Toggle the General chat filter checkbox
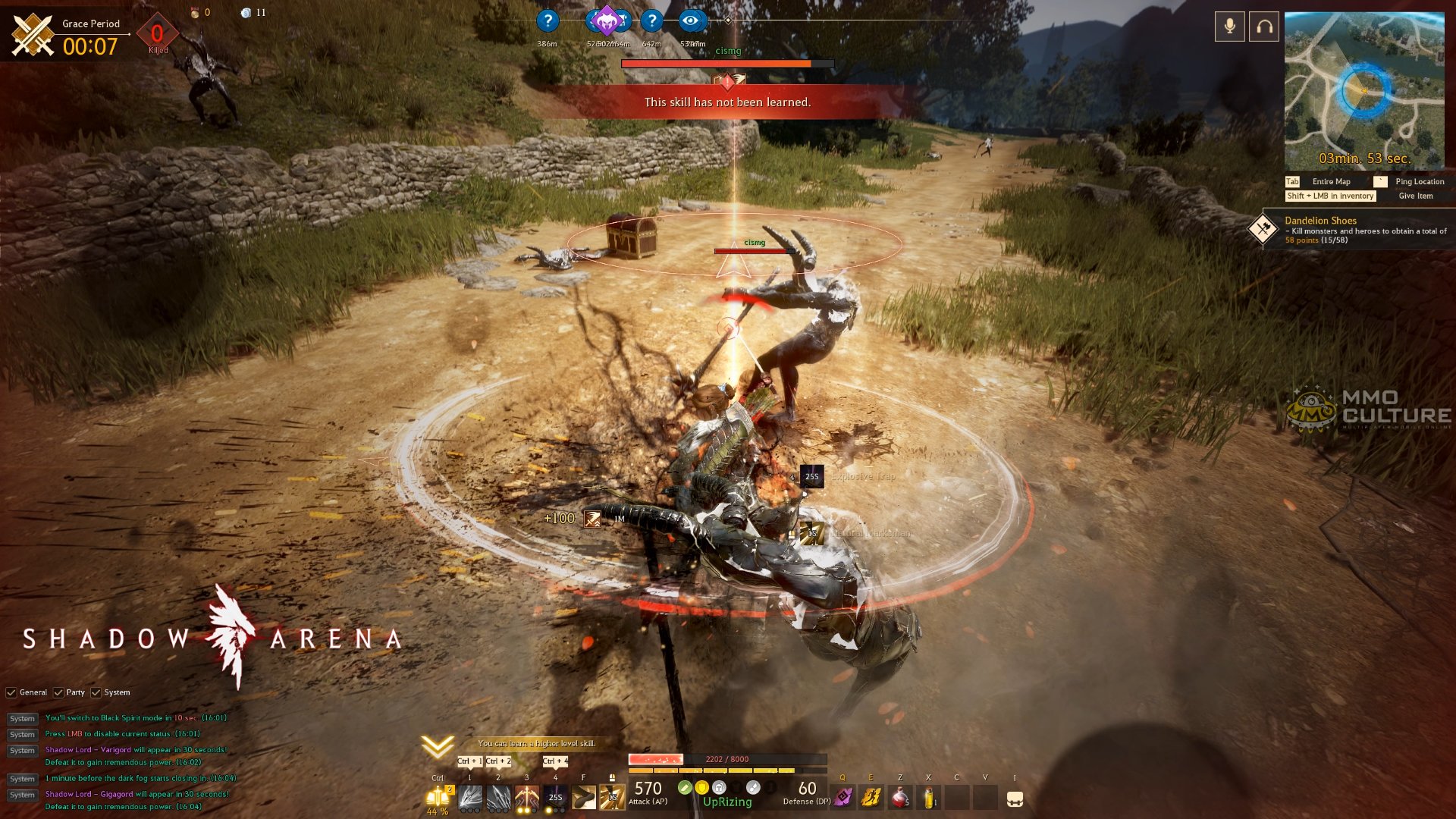 (11, 692)
